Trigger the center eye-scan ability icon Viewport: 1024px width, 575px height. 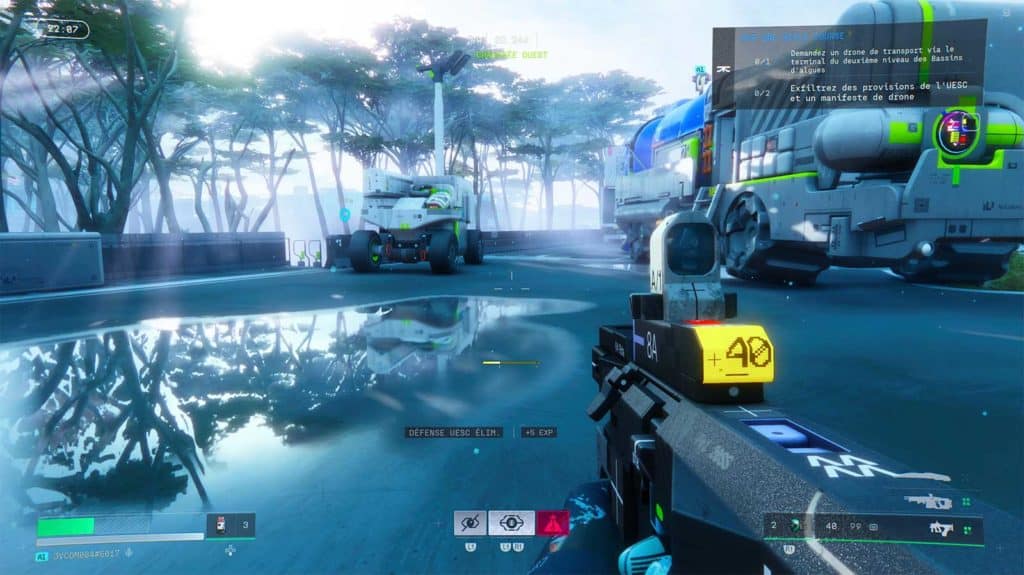click(511, 523)
